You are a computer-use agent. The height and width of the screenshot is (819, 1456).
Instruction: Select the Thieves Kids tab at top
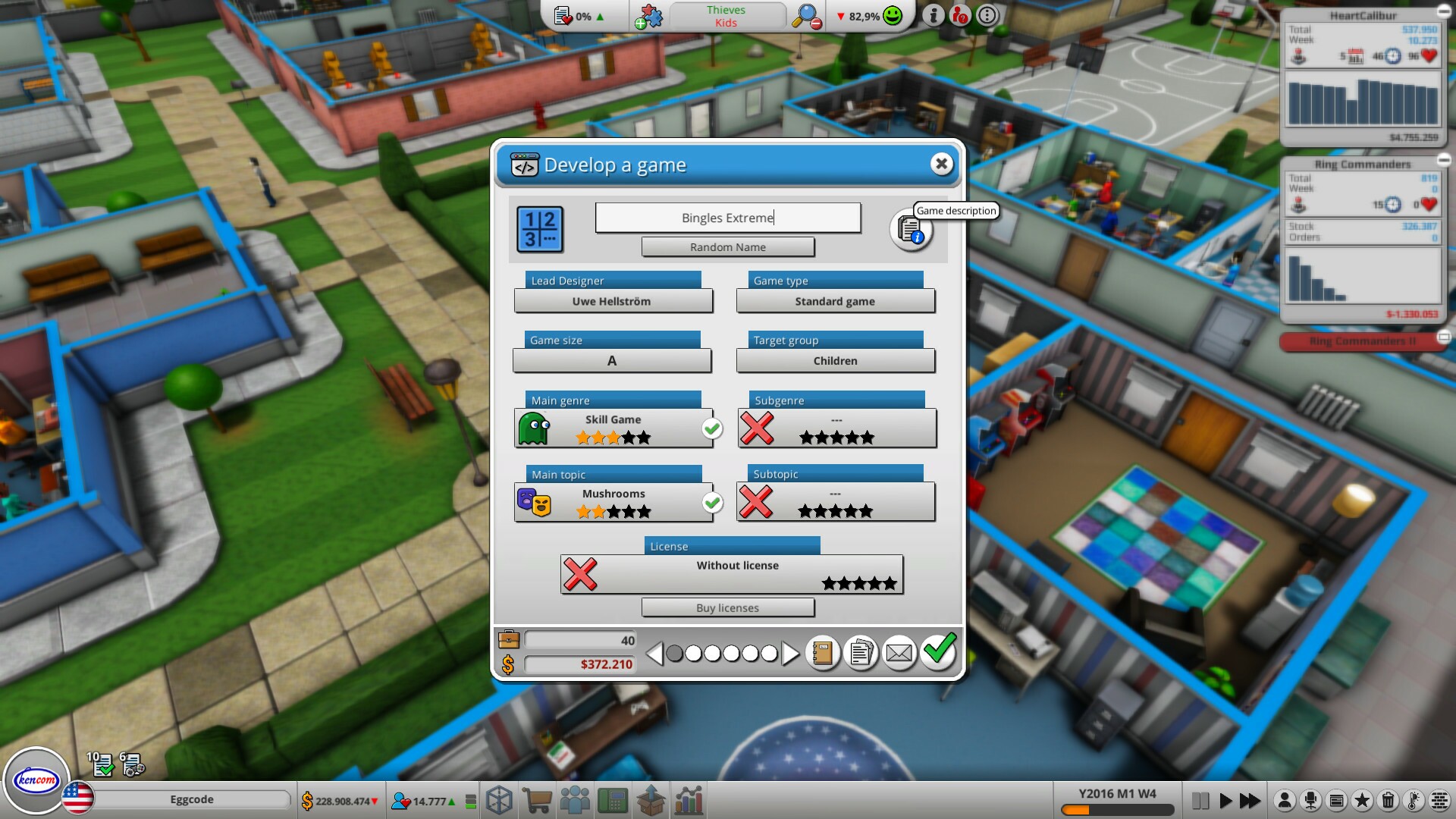(x=726, y=16)
